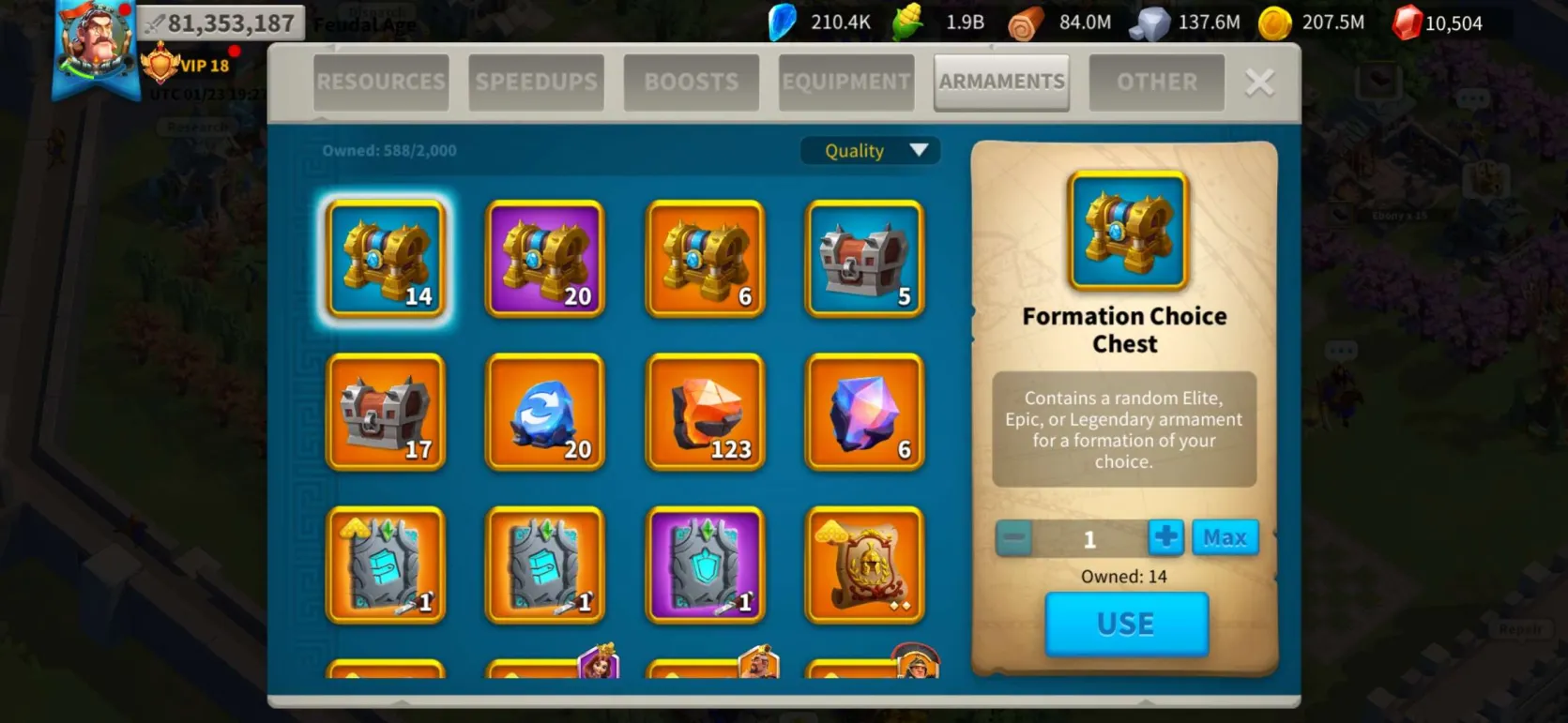The width and height of the screenshot is (1568, 723).
Task: Decrease quantity with the minus button
Action: click(1013, 539)
